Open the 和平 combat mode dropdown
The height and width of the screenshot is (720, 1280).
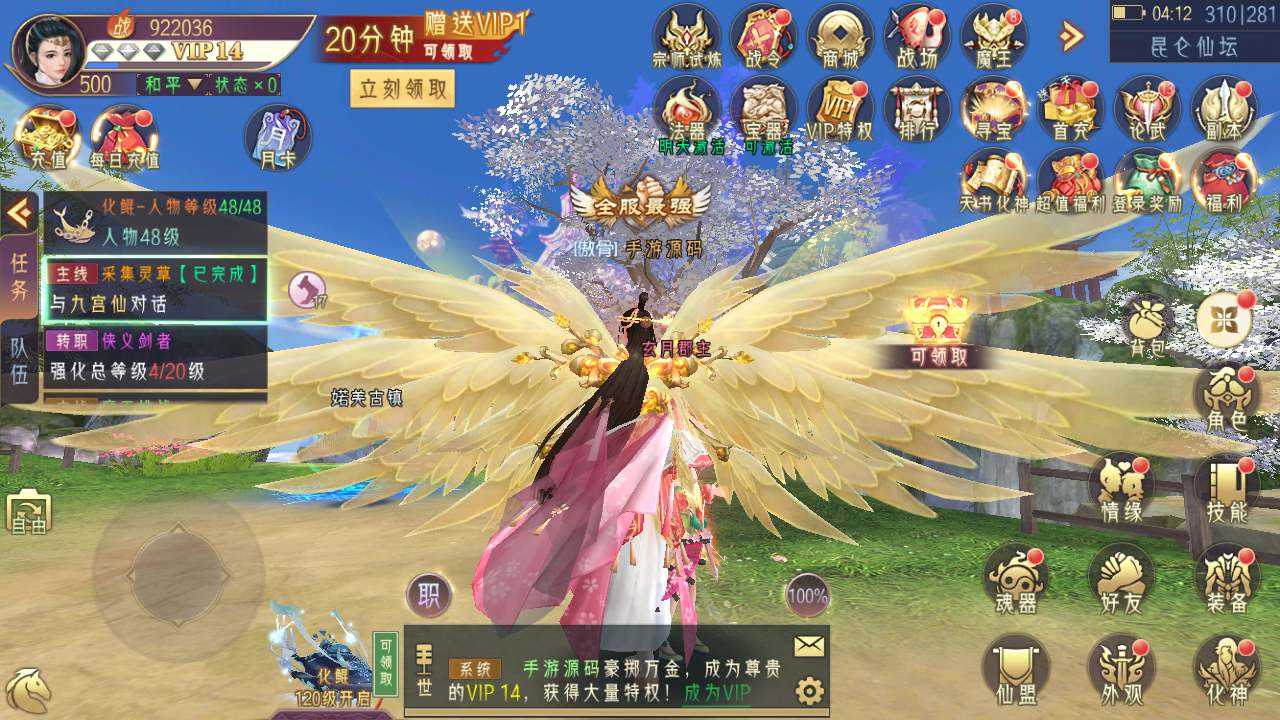tap(172, 85)
